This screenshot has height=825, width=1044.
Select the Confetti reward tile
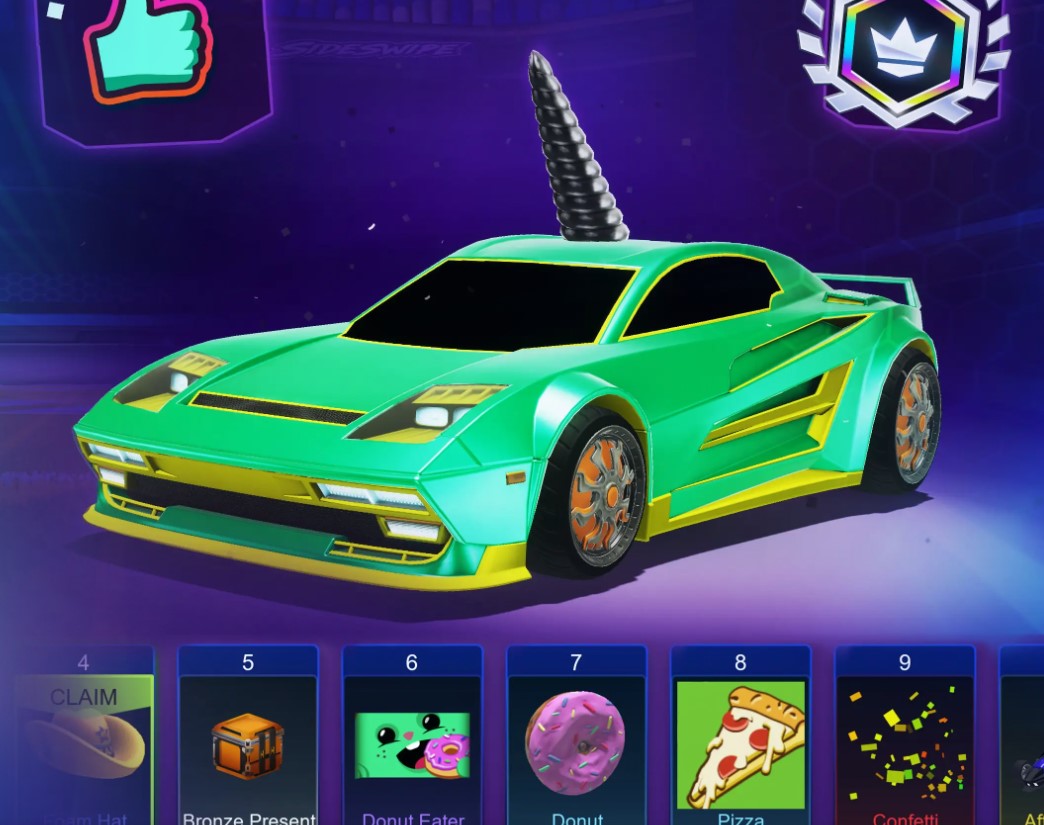(904, 745)
